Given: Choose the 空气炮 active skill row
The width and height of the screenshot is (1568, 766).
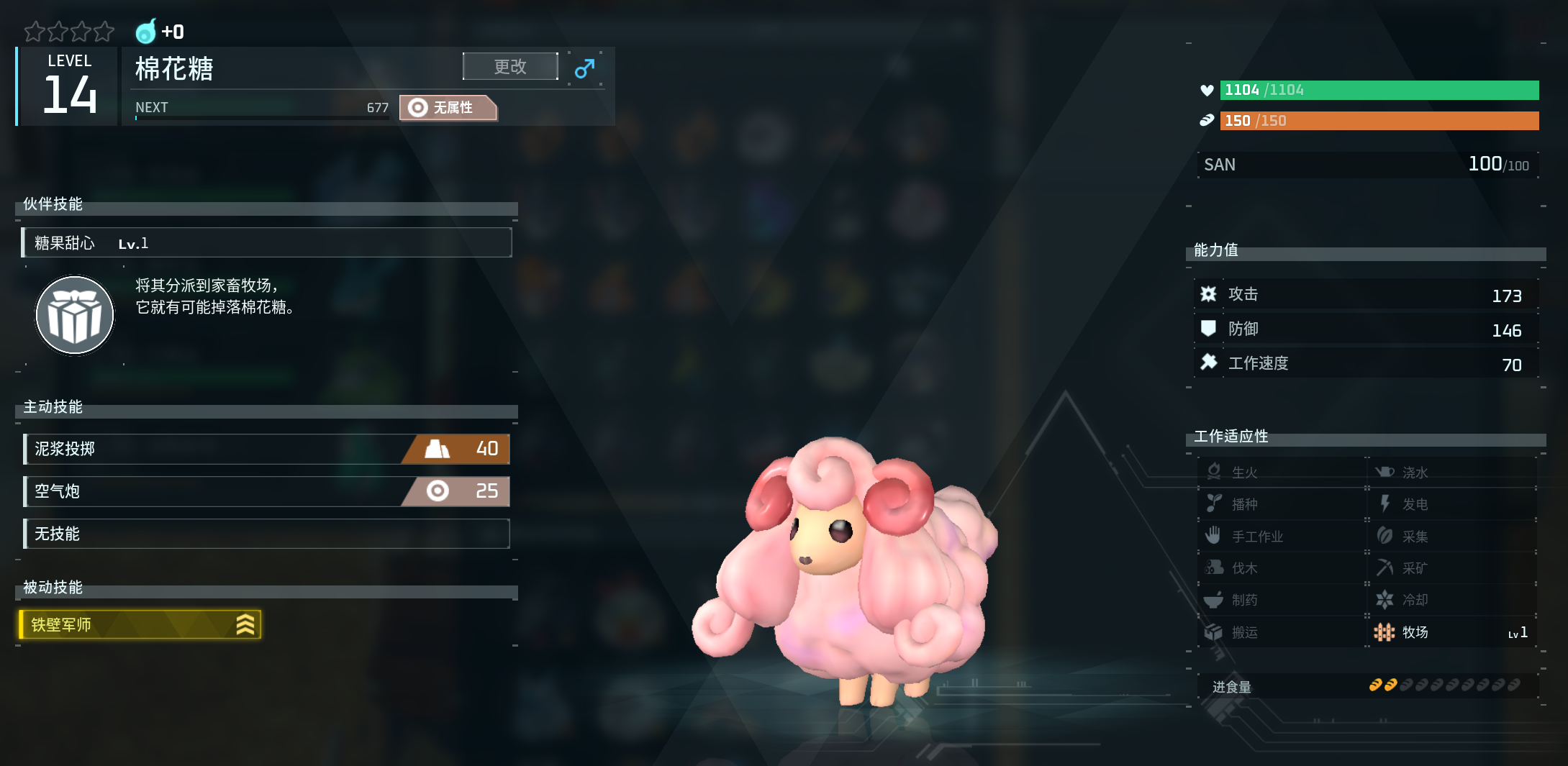Looking at the screenshot, I should [266, 491].
